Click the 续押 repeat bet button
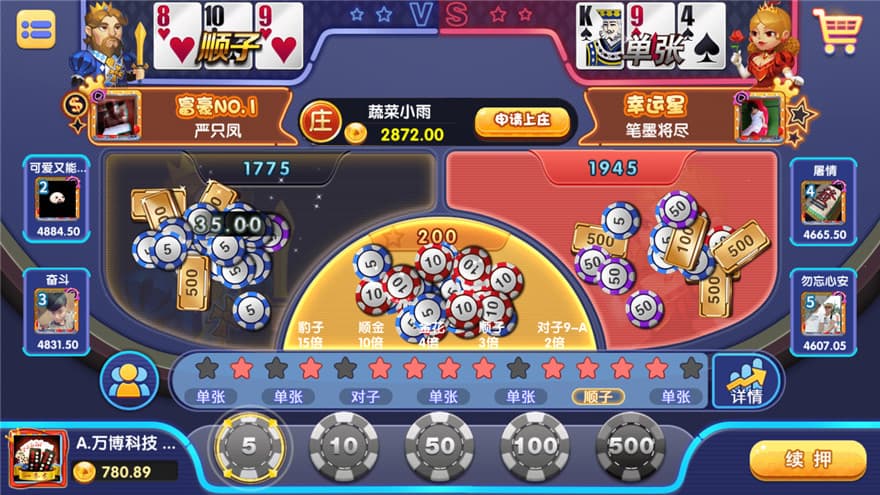This screenshot has width=880, height=495. click(x=808, y=460)
